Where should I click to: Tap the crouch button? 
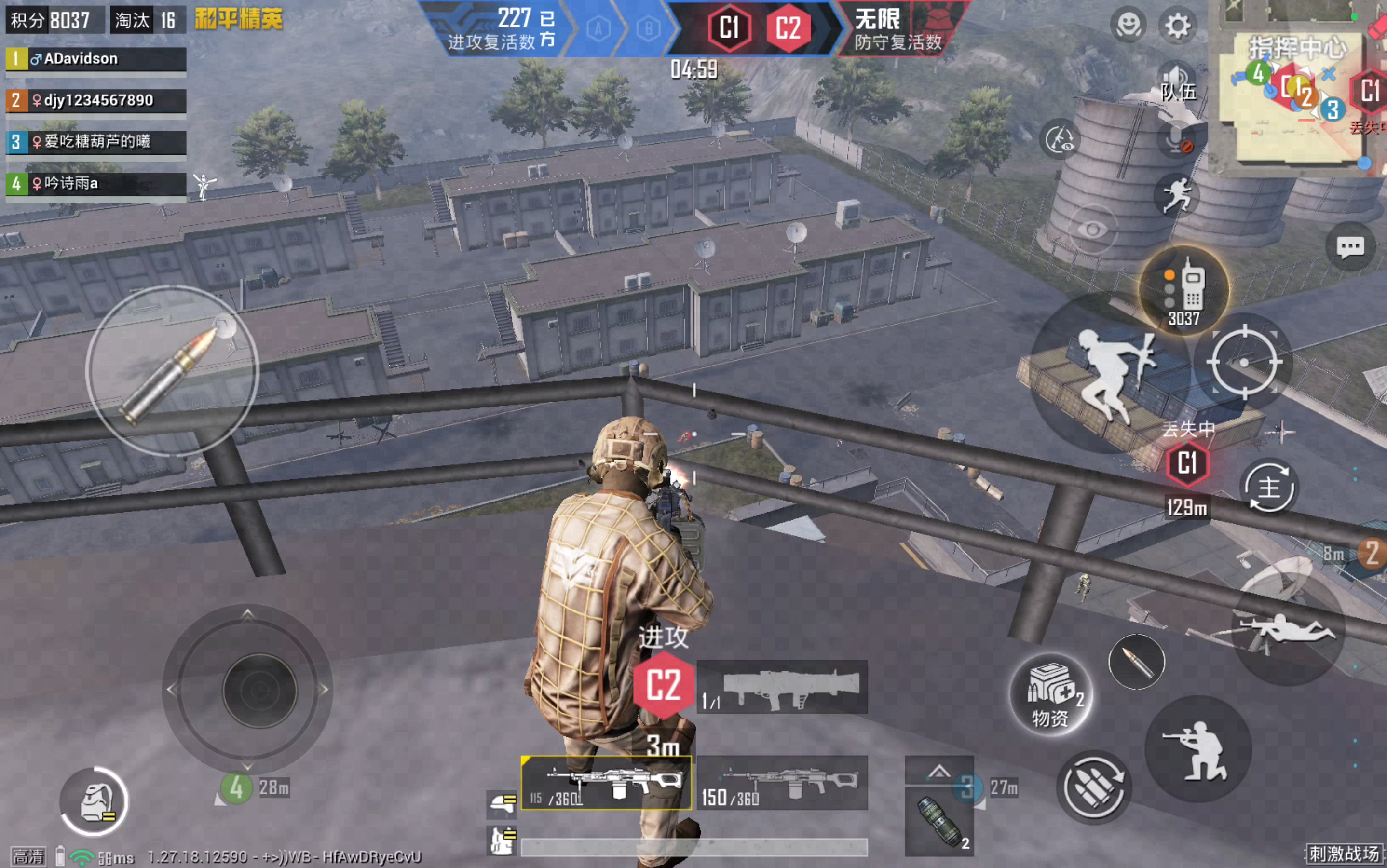(1199, 749)
